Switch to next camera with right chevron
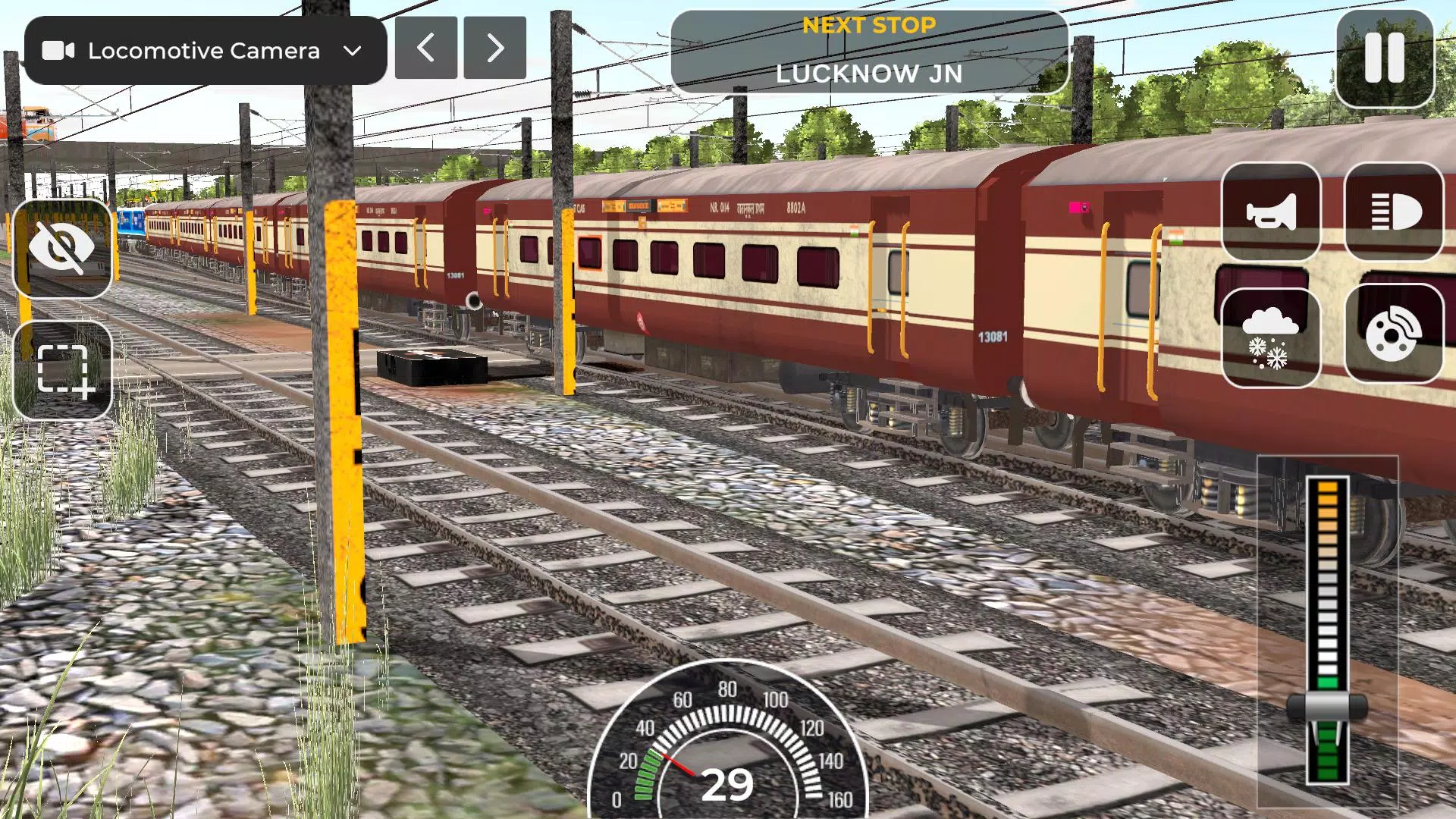The height and width of the screenshot is (819, 1456). [494, 47]
